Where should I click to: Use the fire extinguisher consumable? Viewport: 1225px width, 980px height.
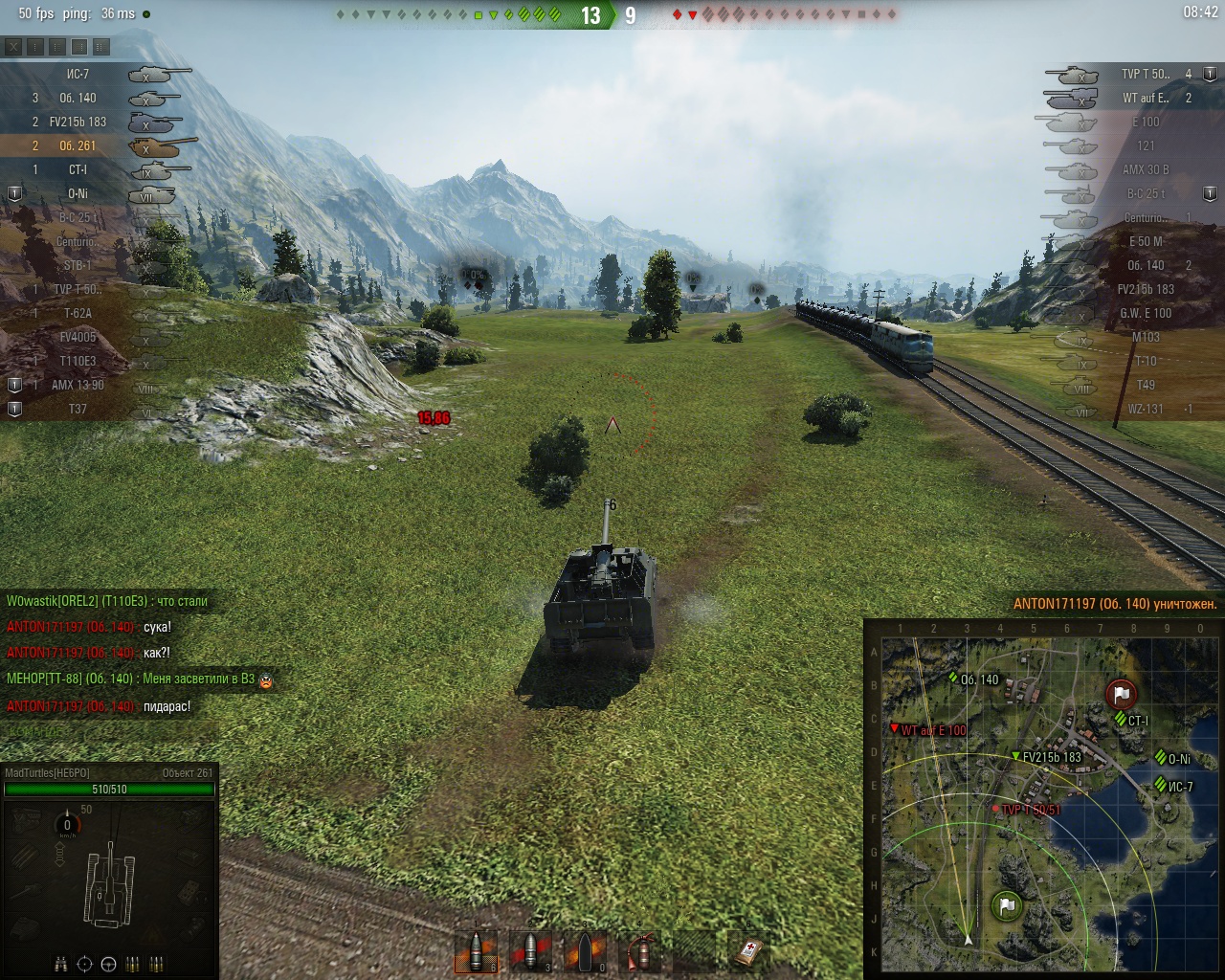(x=640, y=950)
